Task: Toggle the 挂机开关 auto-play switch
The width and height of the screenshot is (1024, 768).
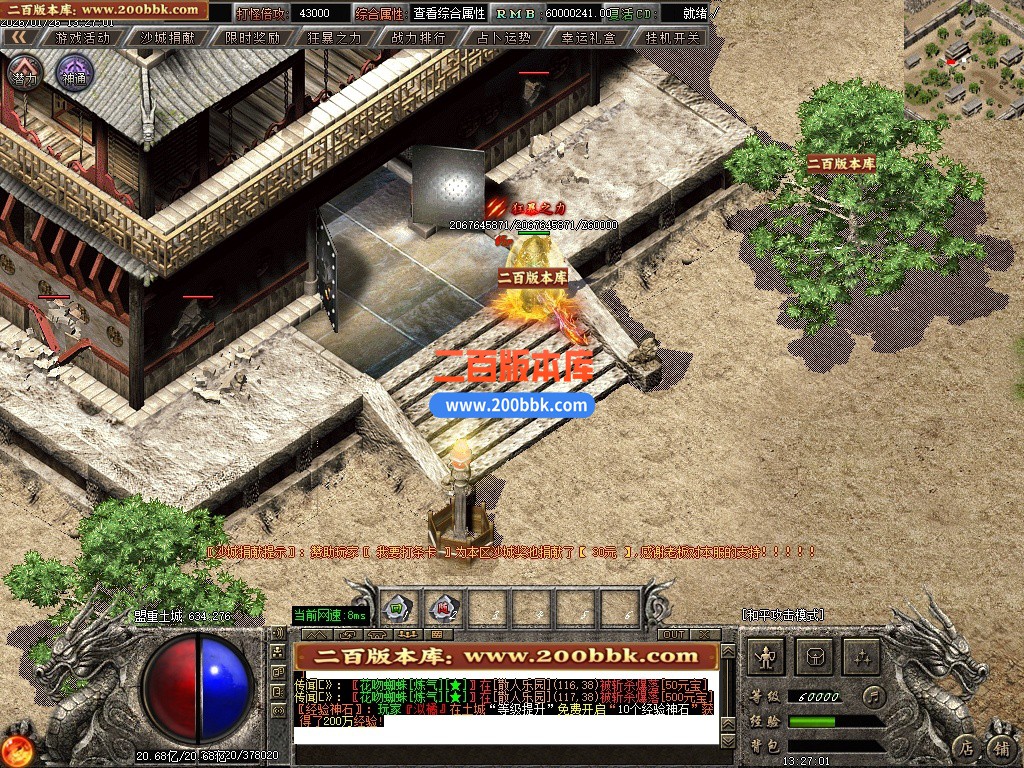Action: click(673, 37)
